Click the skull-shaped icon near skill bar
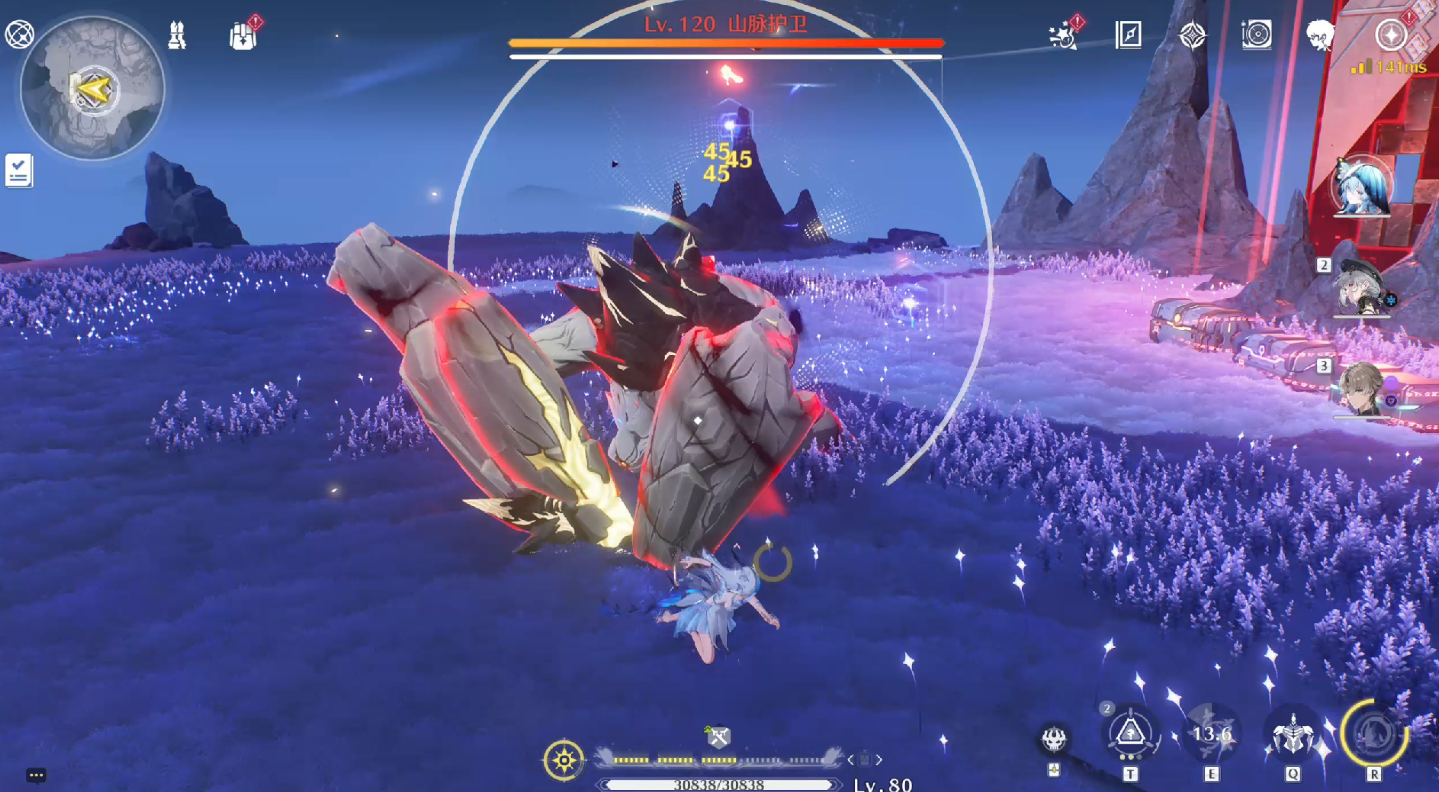1439x792 pixels. click(x=1053, y=740)
